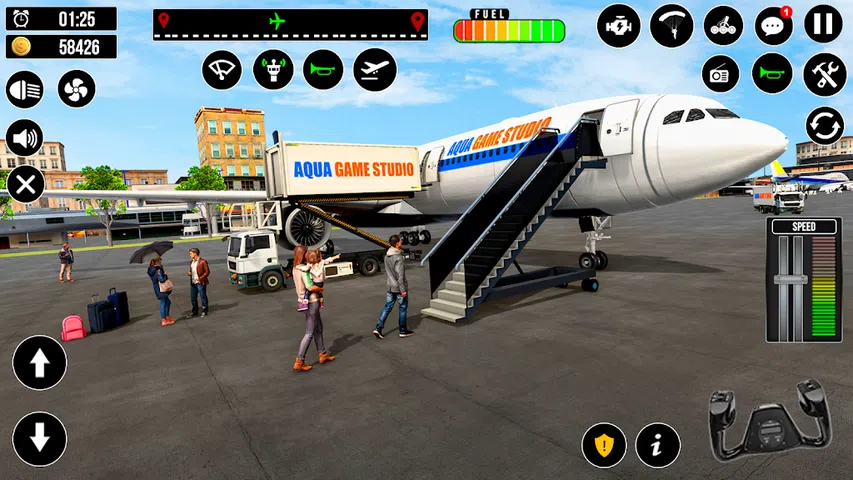Click the up arrow button
Viewport: 853px width, 480px height.
[40, 363]
